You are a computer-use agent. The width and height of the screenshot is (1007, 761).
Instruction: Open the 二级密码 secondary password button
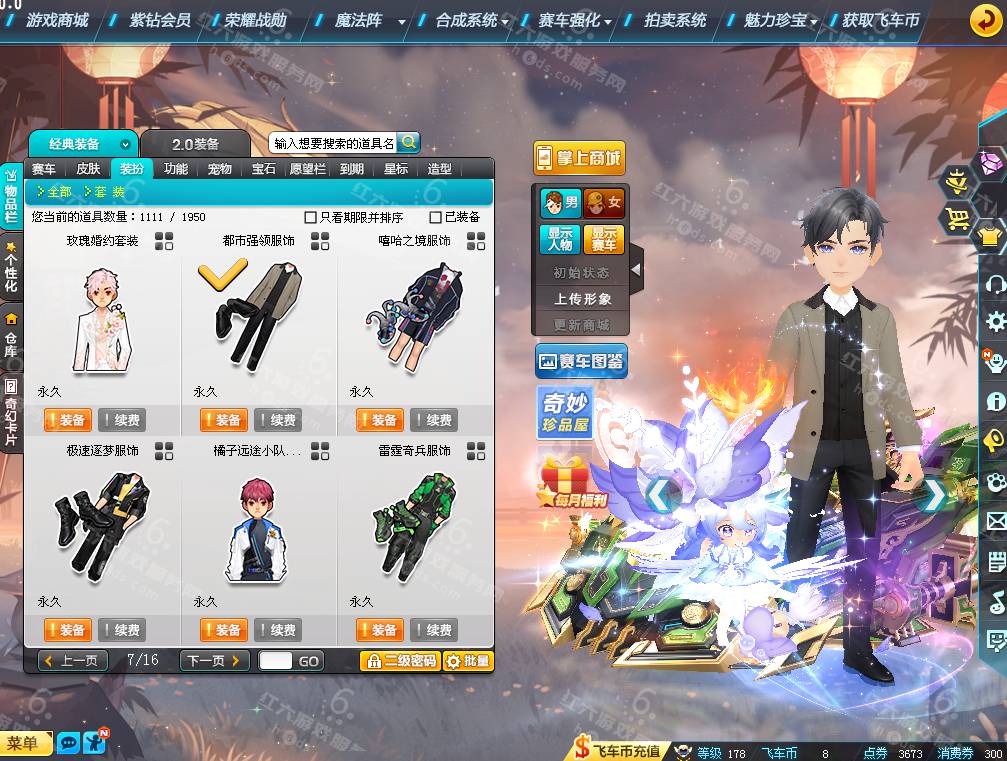pos(400,661)
